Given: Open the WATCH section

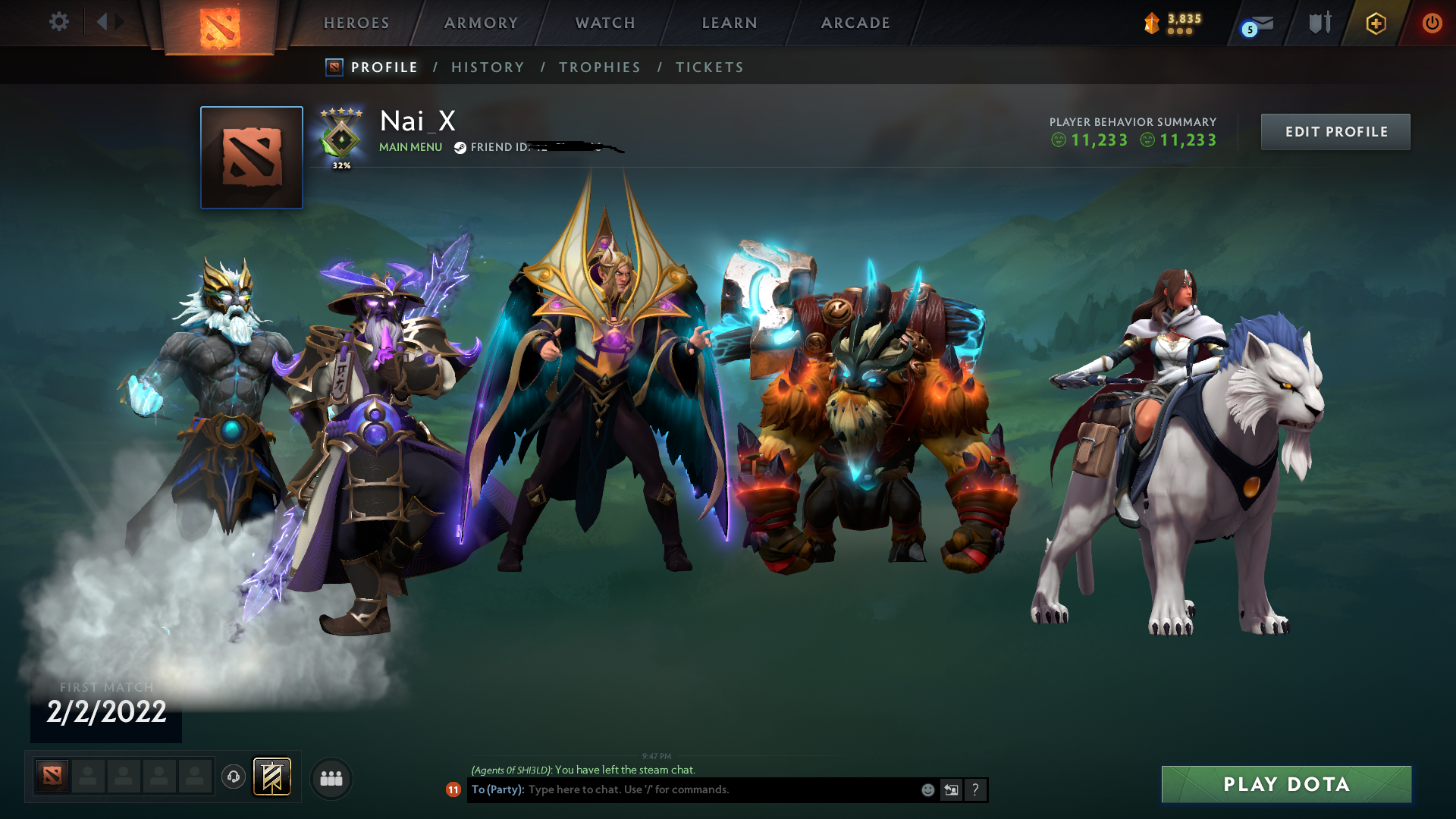Looking at the screenshot, I should point(604,23).
